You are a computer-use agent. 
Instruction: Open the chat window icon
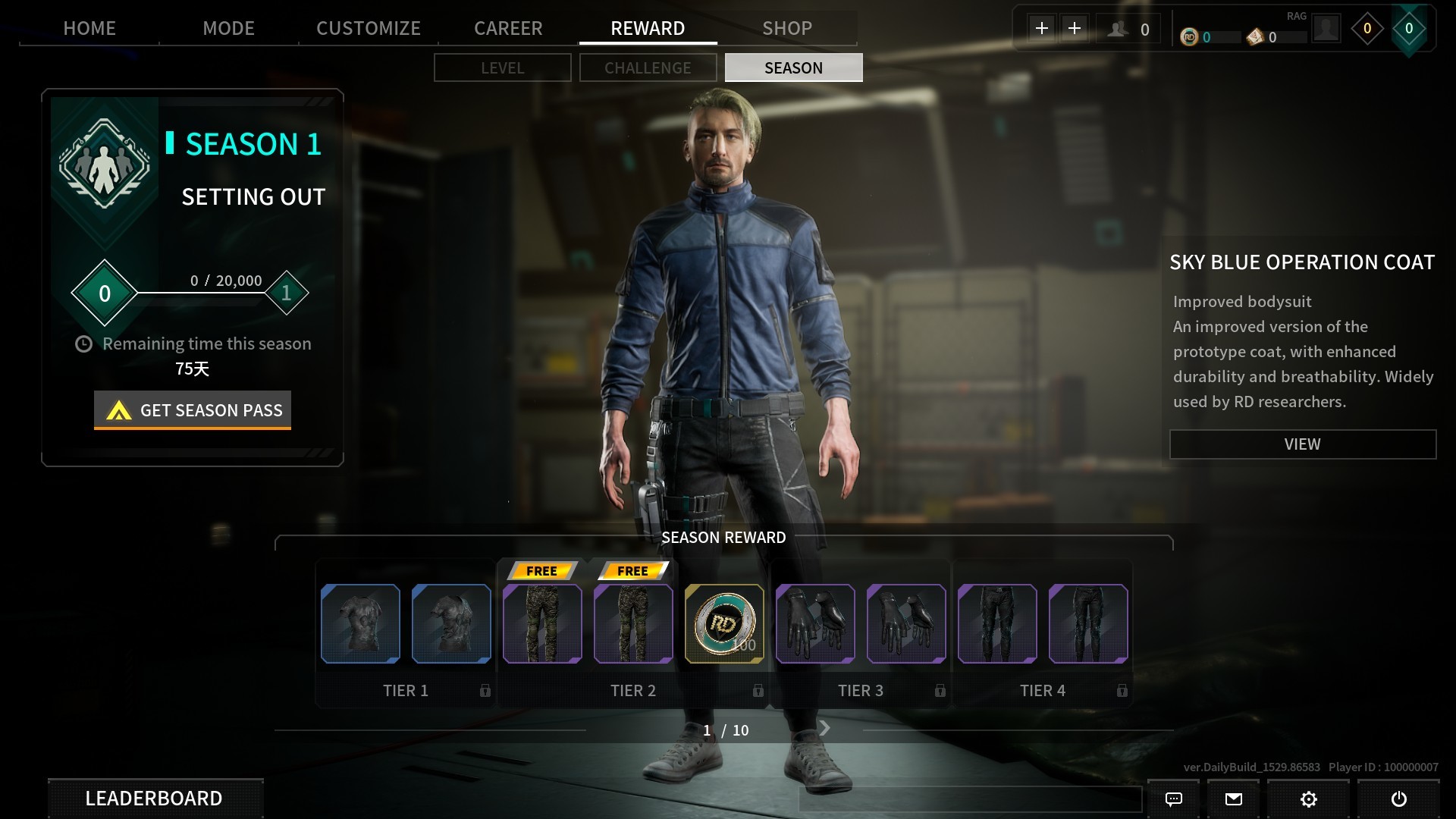click(1173, 799)
